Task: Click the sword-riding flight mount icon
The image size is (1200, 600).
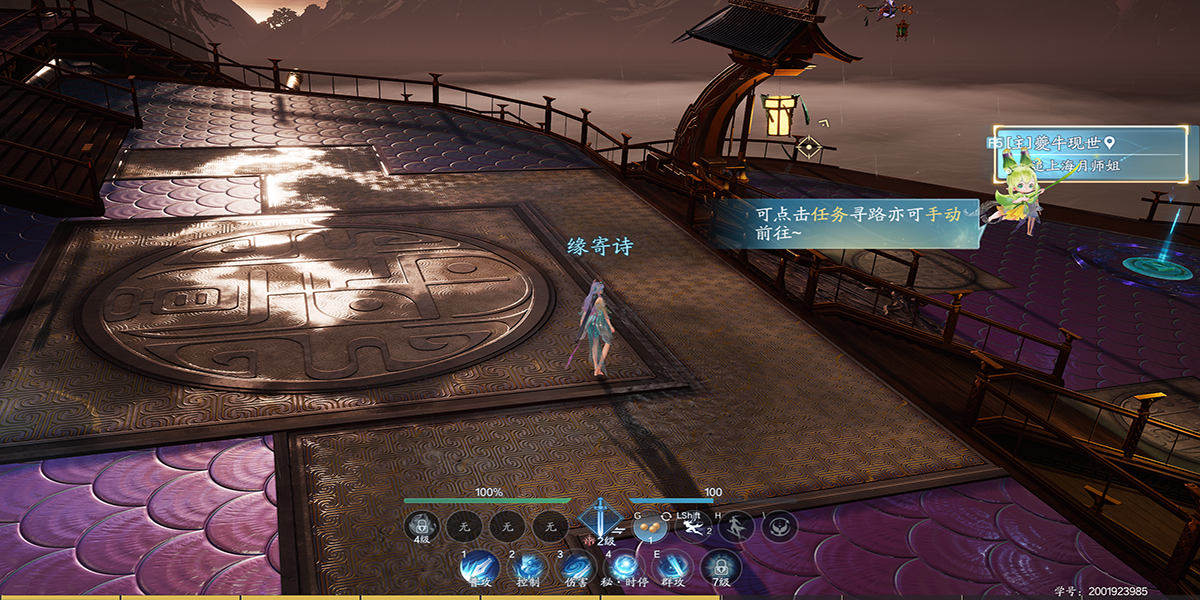Action: click(736, 526)
